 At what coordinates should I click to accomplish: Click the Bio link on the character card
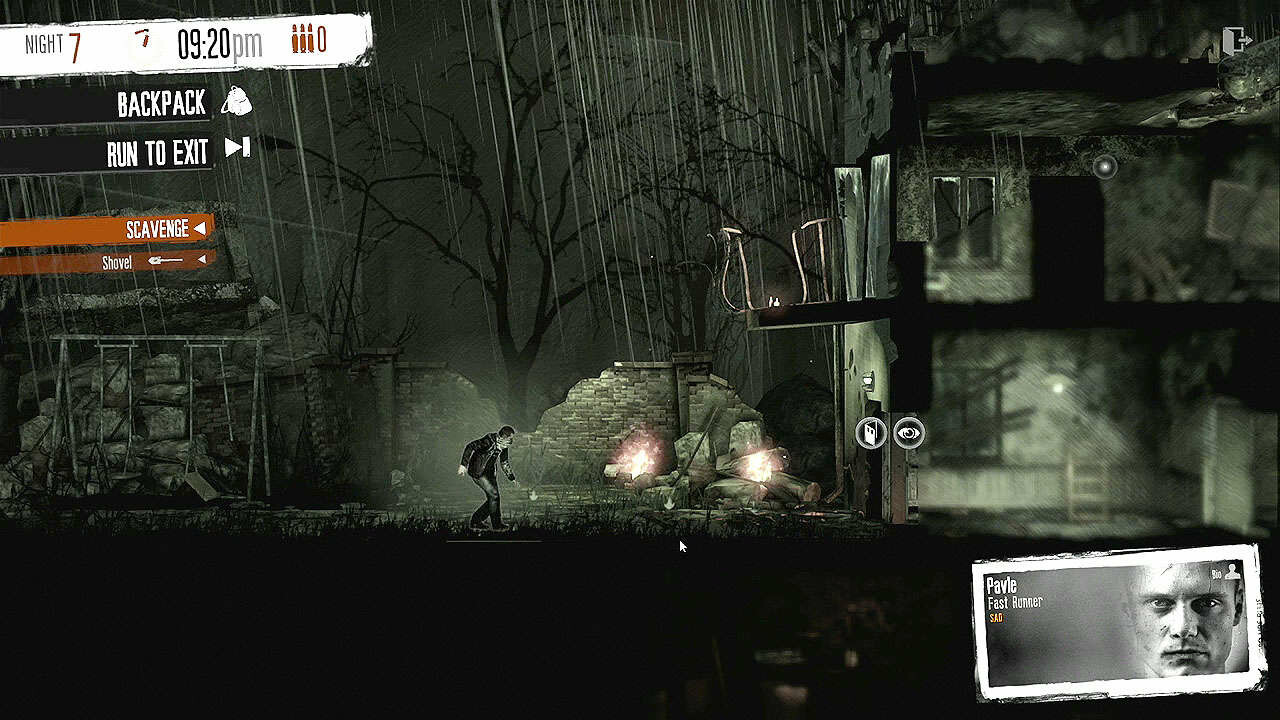pyautogui.click(x=1216, y=572)
